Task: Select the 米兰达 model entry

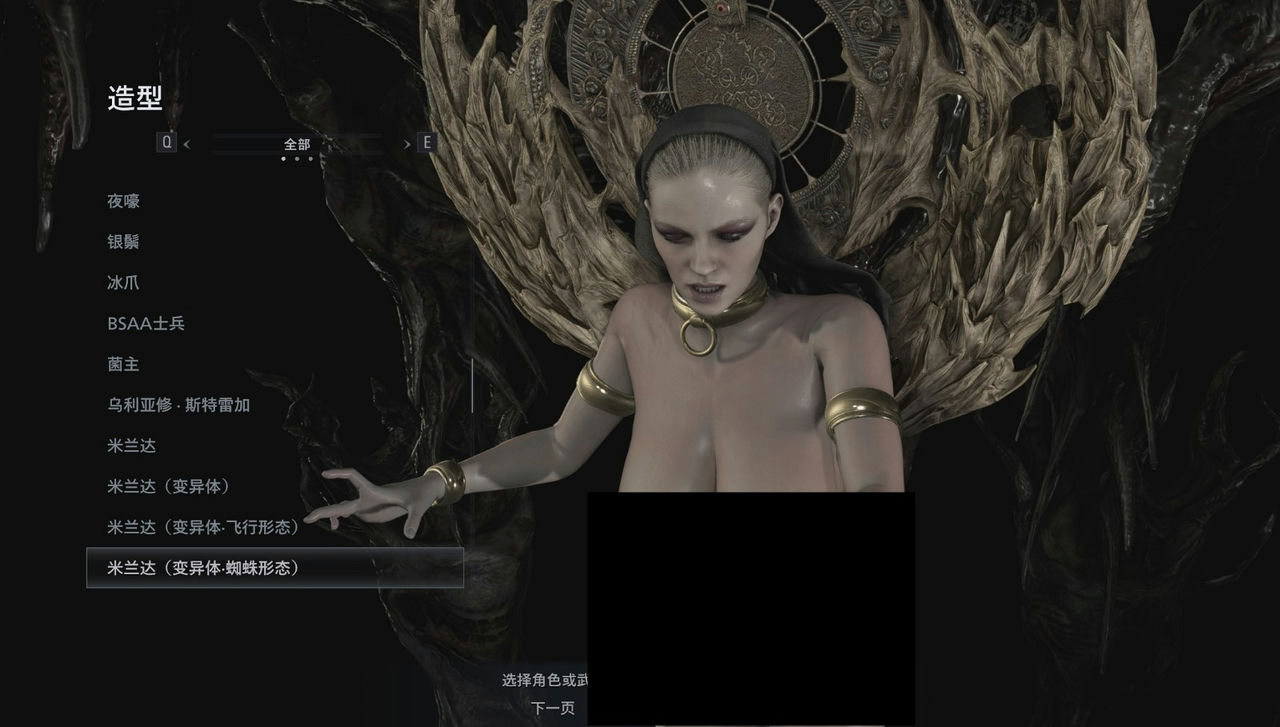Action: (132, 446)
